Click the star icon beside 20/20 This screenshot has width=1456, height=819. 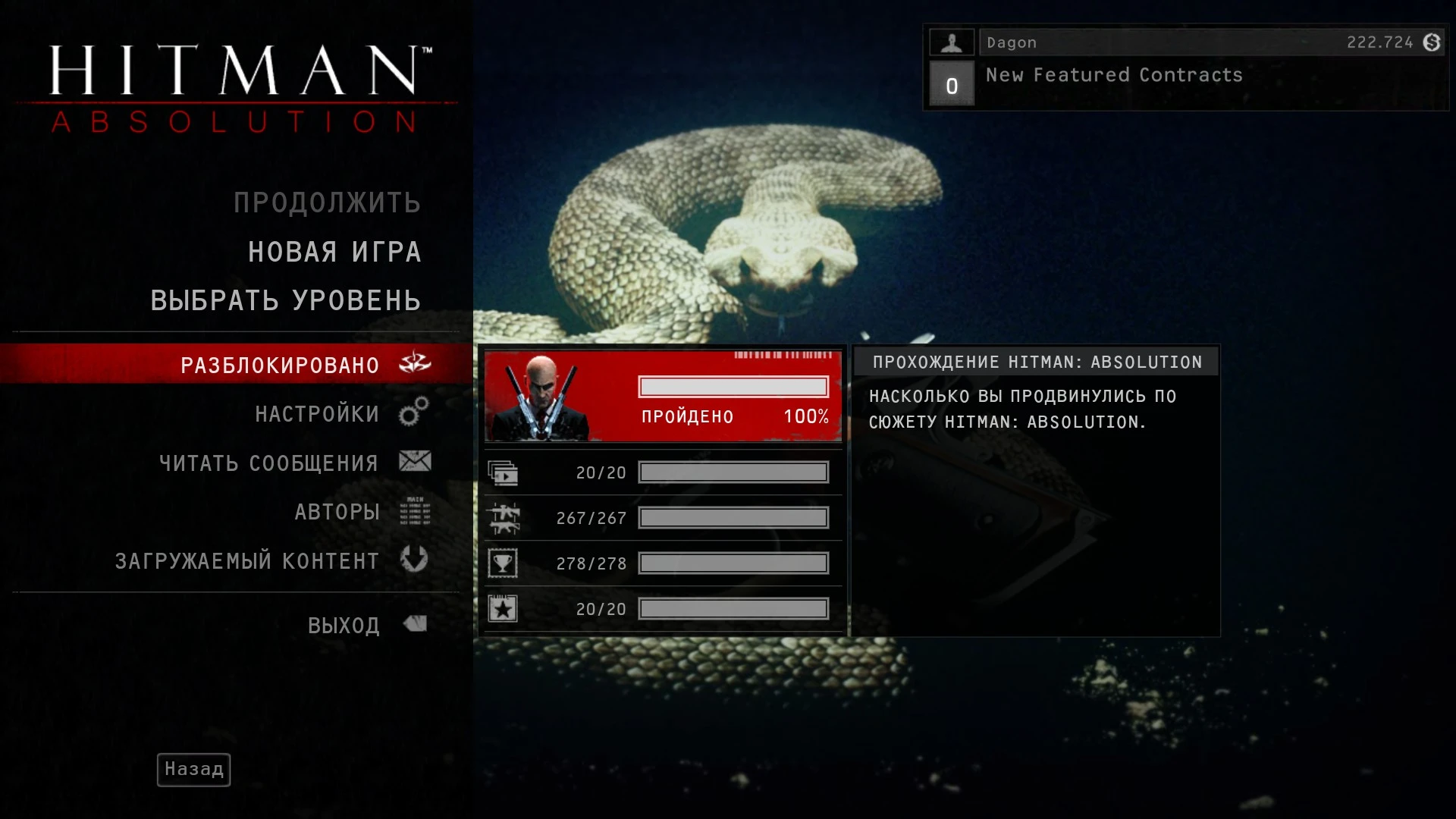click(x=502, y=608)
